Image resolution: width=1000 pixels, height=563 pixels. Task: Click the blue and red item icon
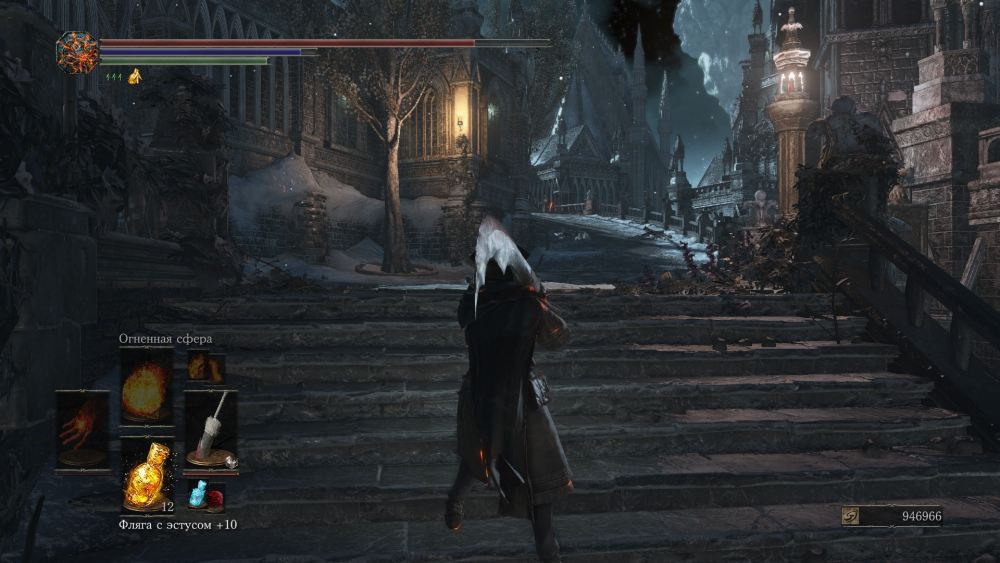tap(204, 494)
